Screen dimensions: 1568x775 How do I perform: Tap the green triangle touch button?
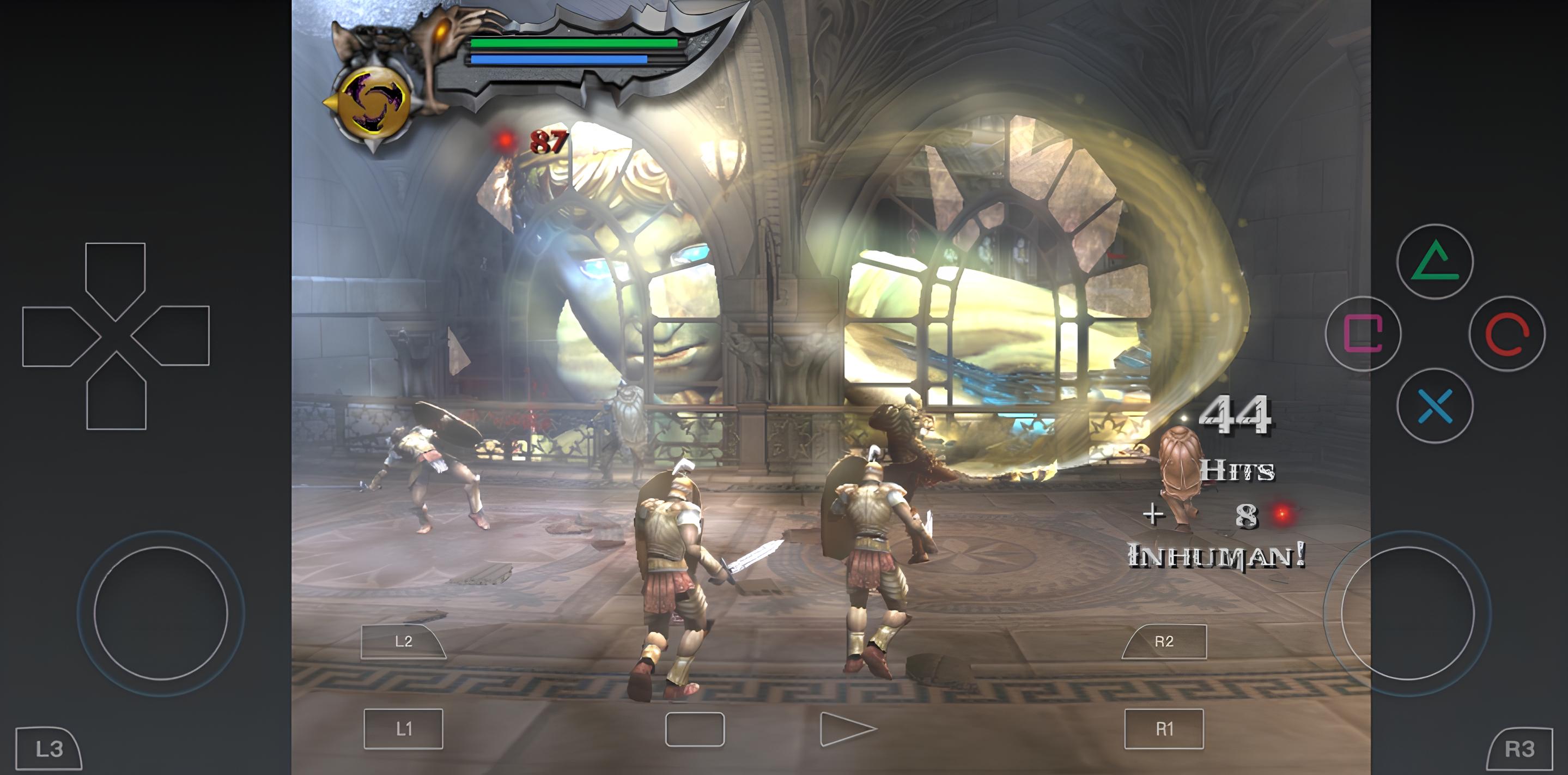coord(1435,262)
